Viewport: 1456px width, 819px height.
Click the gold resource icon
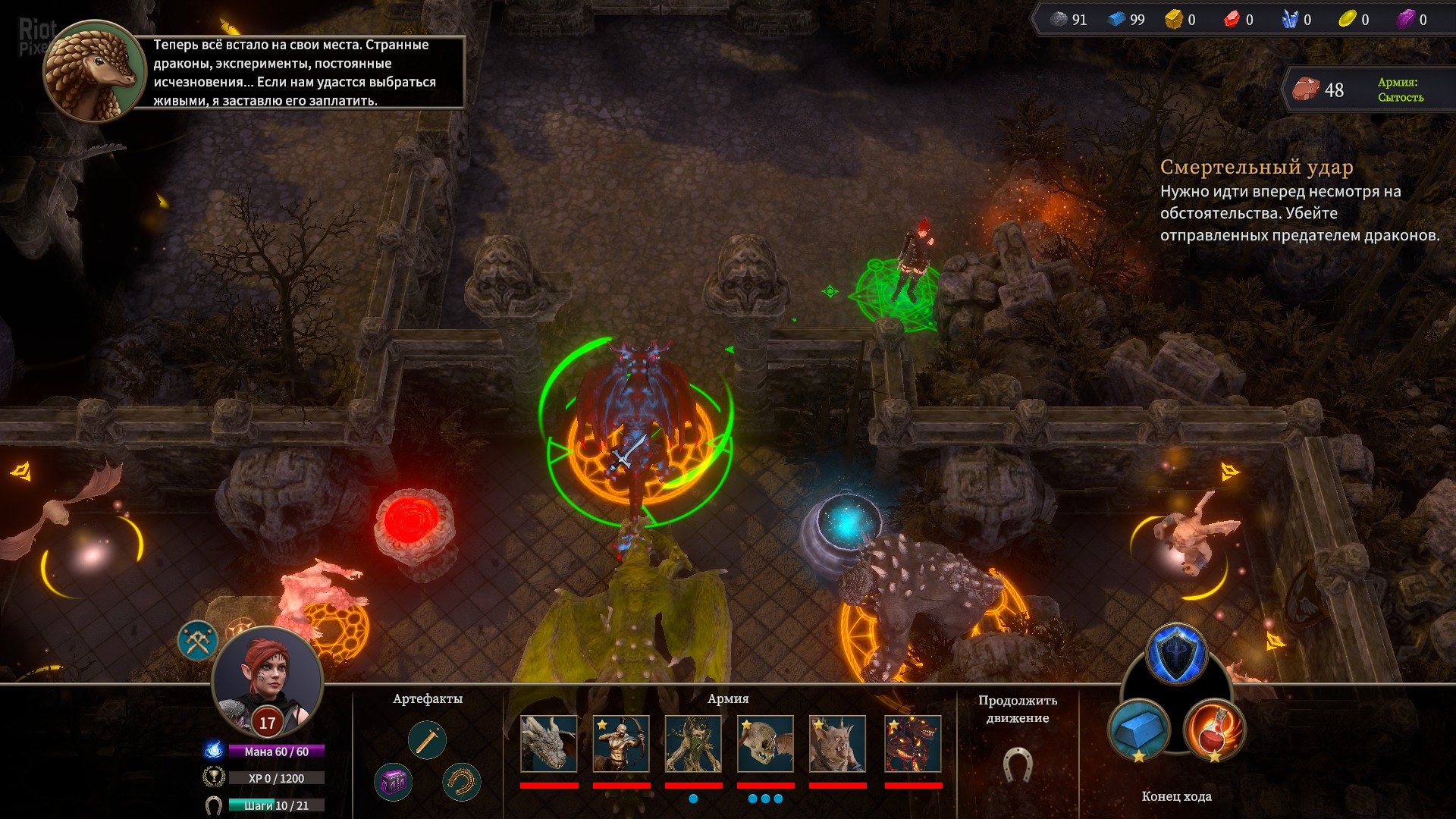[x=1173, y=20]
